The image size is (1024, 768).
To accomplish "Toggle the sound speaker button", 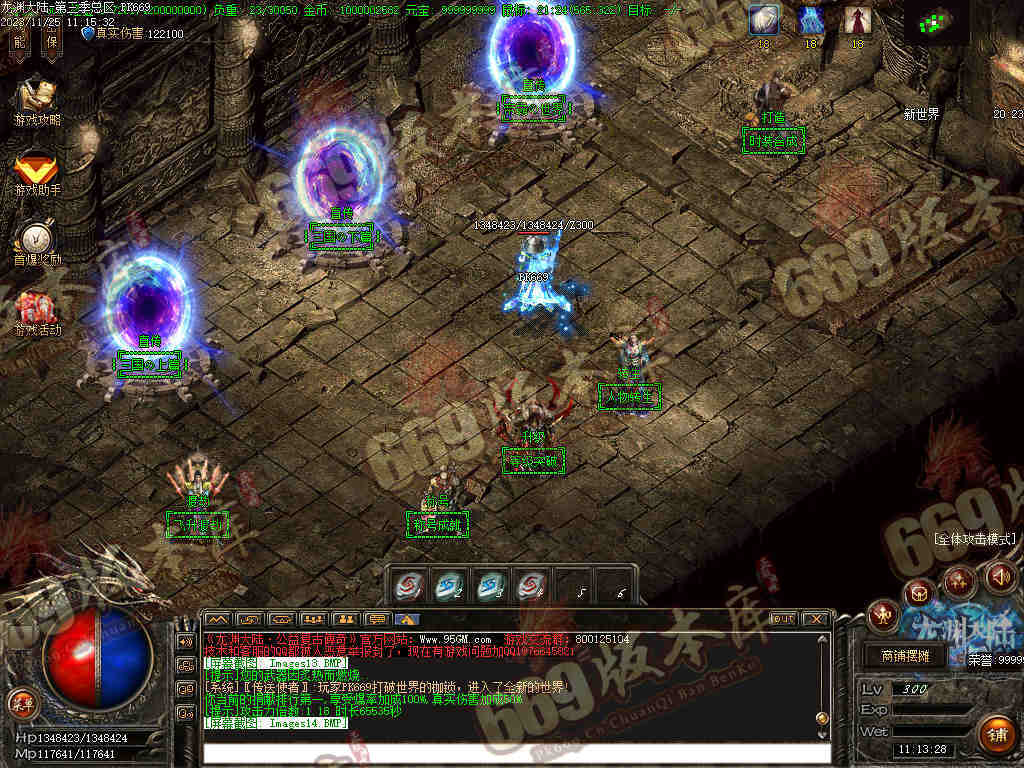I will click(x=1000, y=576).
